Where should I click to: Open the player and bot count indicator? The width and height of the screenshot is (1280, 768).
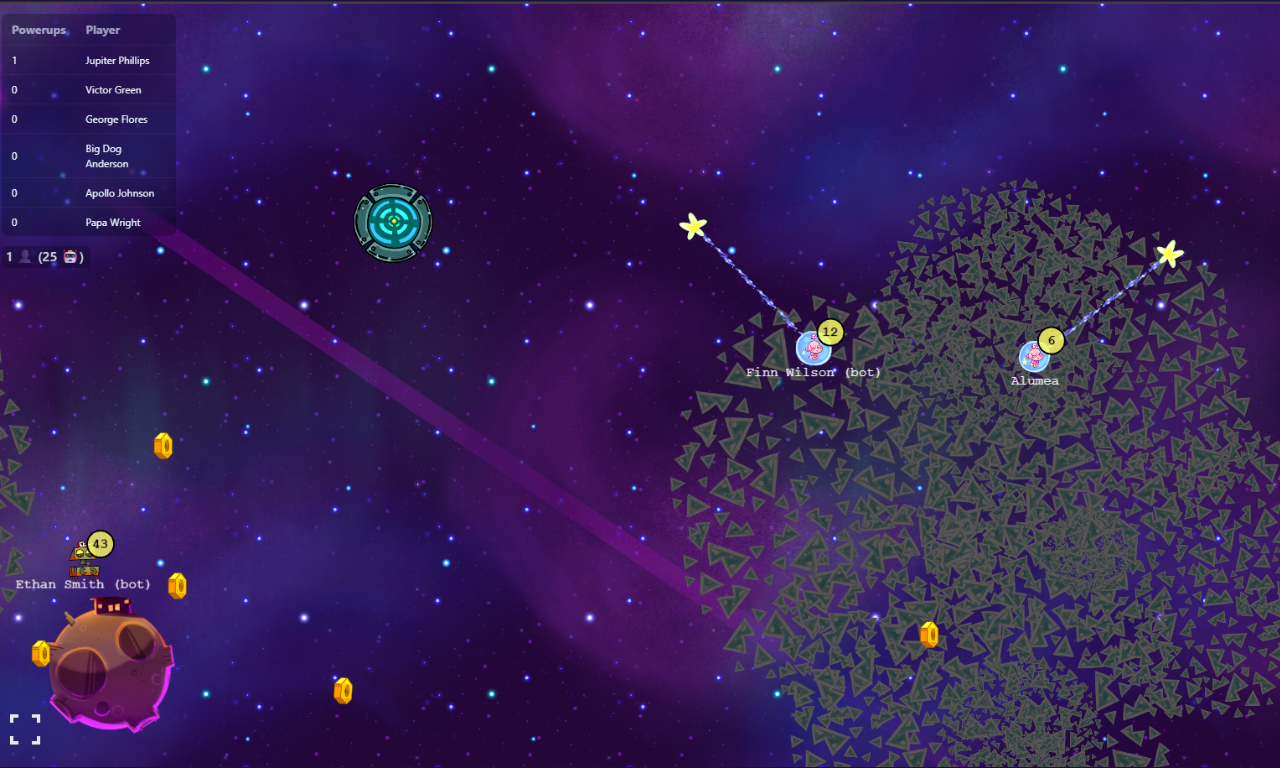(45, 257)
